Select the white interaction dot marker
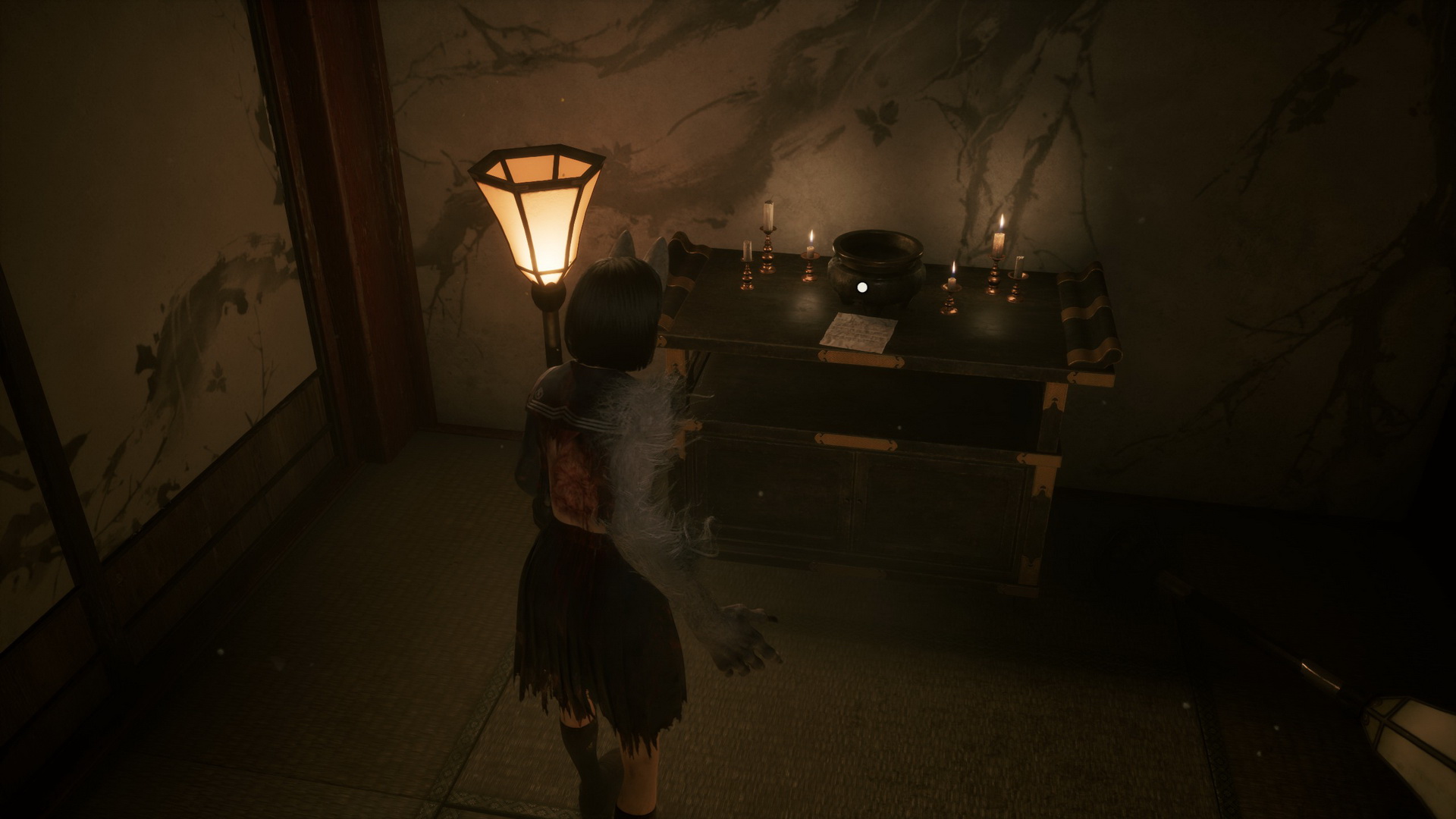 pyautogui.click(x=861, y=287)
